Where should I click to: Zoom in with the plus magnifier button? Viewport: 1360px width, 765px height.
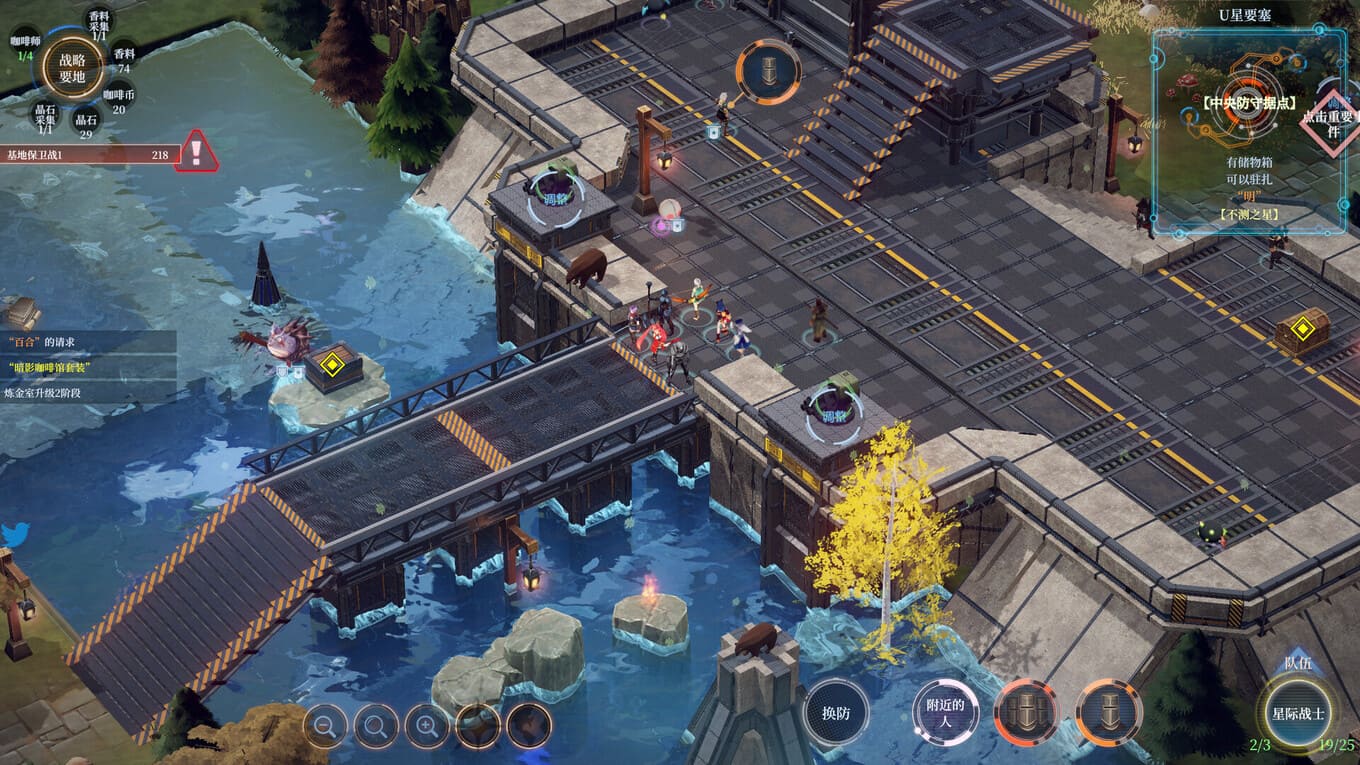(427, 726)
